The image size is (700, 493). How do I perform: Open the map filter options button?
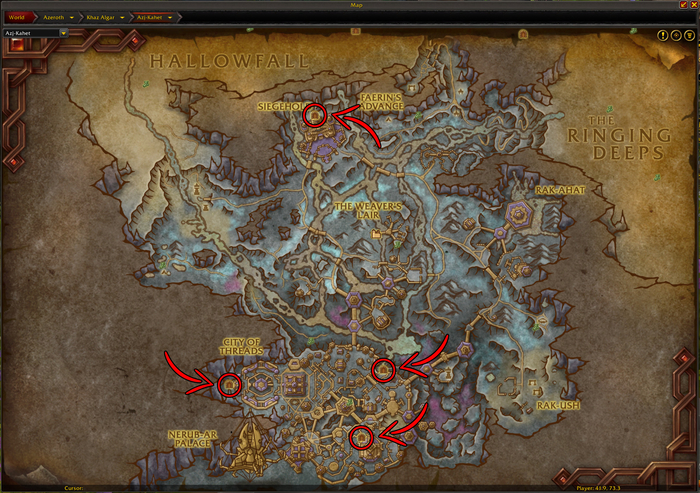(x=687, y=35)
